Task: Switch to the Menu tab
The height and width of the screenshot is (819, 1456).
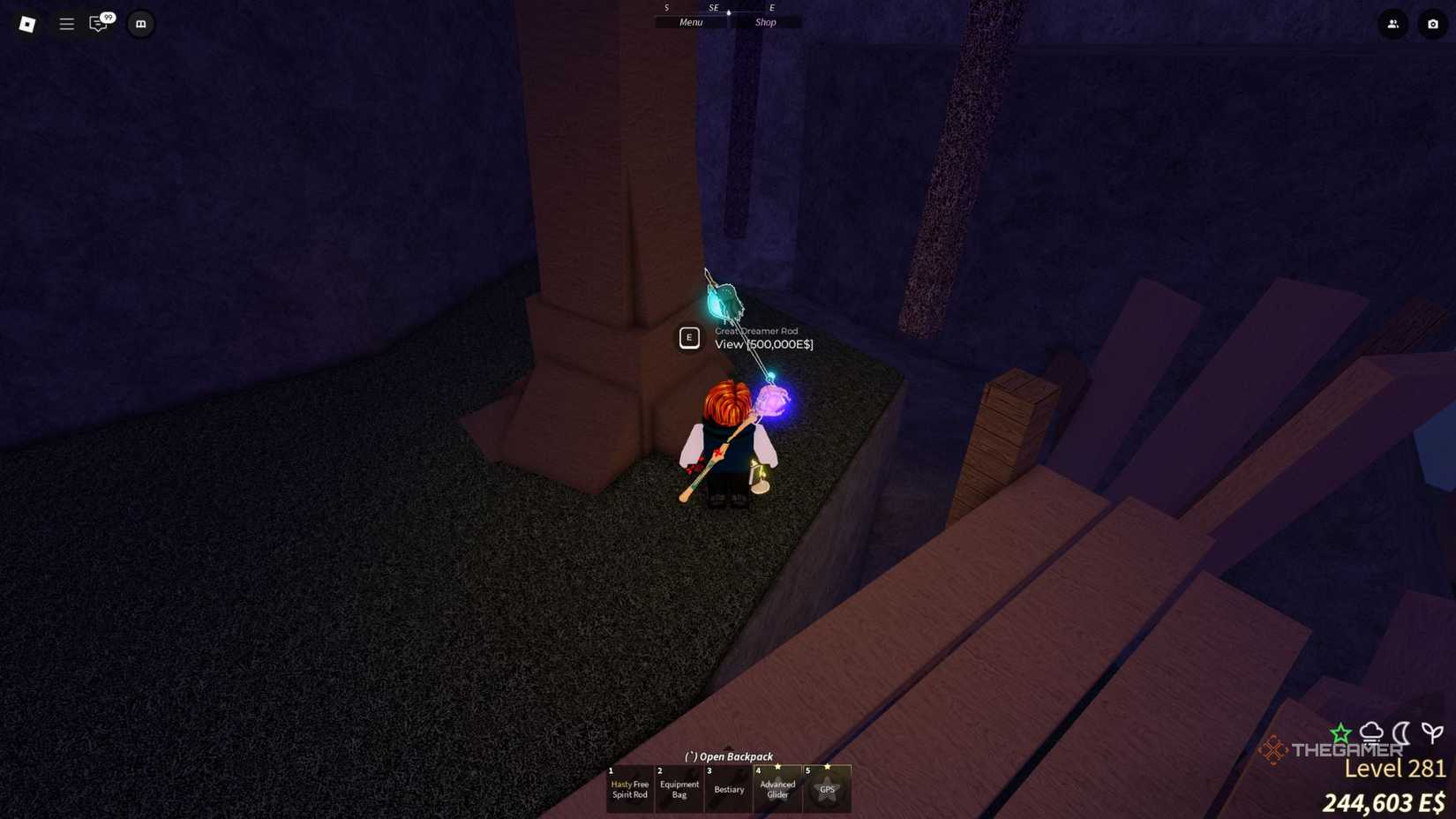Action: [x=691, y=21]
